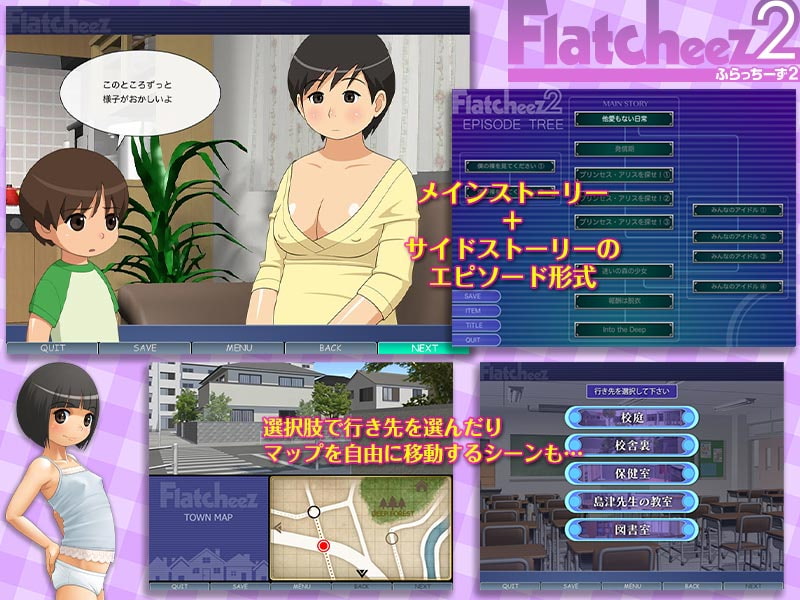Return to TITLE from the episode tree

474,325
